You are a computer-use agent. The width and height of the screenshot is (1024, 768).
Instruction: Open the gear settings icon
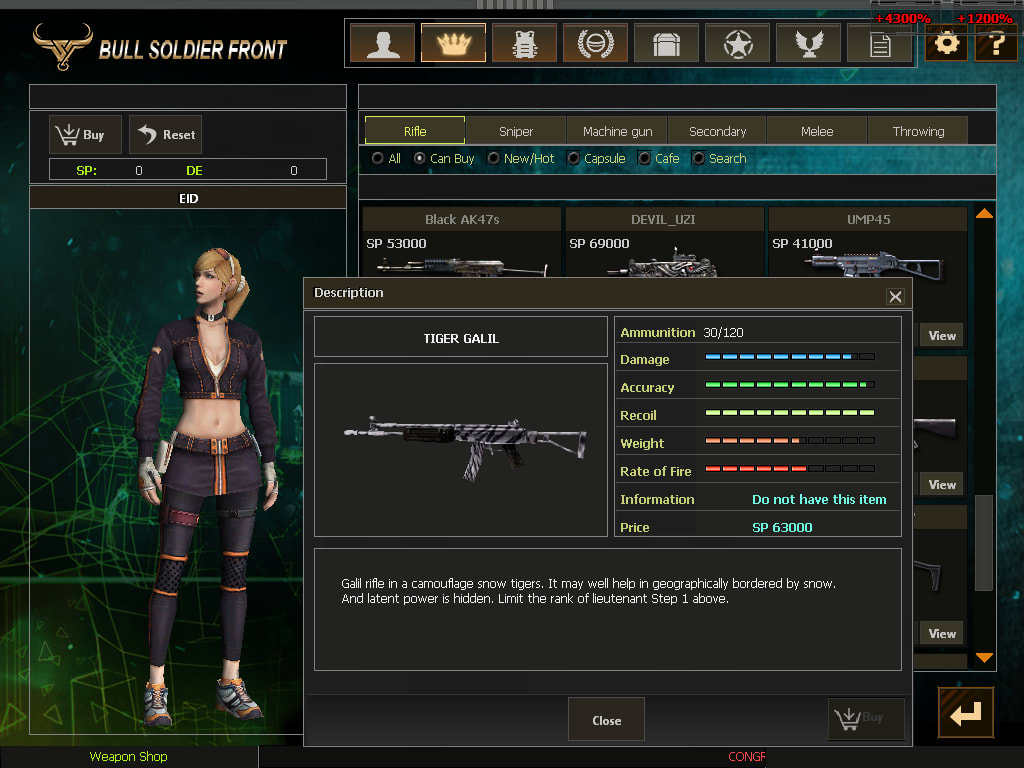[945, 44]
